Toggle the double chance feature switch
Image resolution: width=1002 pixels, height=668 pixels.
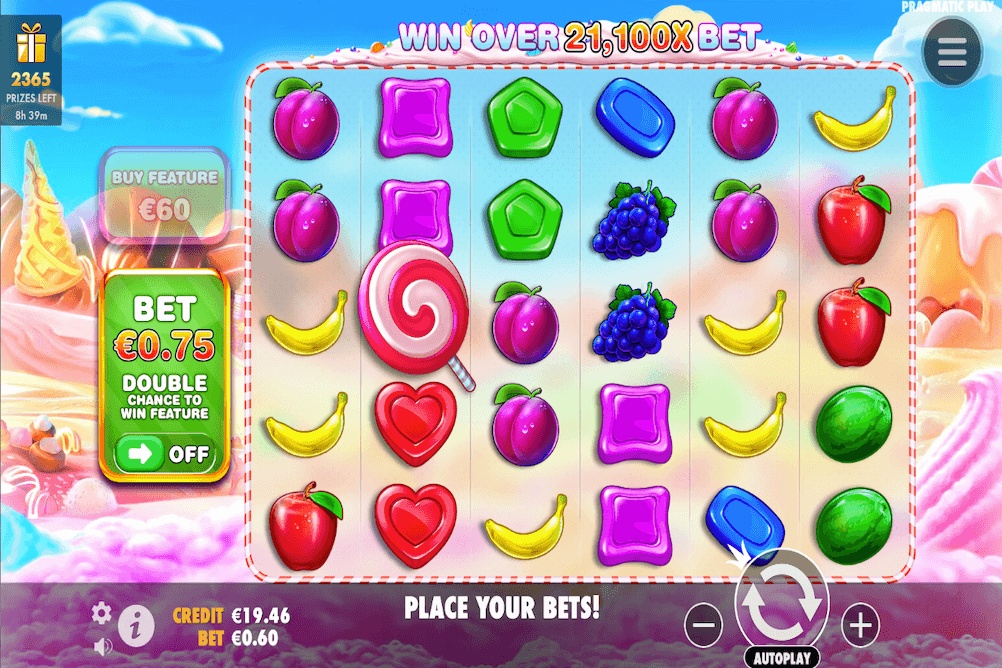tap(166, 454)
